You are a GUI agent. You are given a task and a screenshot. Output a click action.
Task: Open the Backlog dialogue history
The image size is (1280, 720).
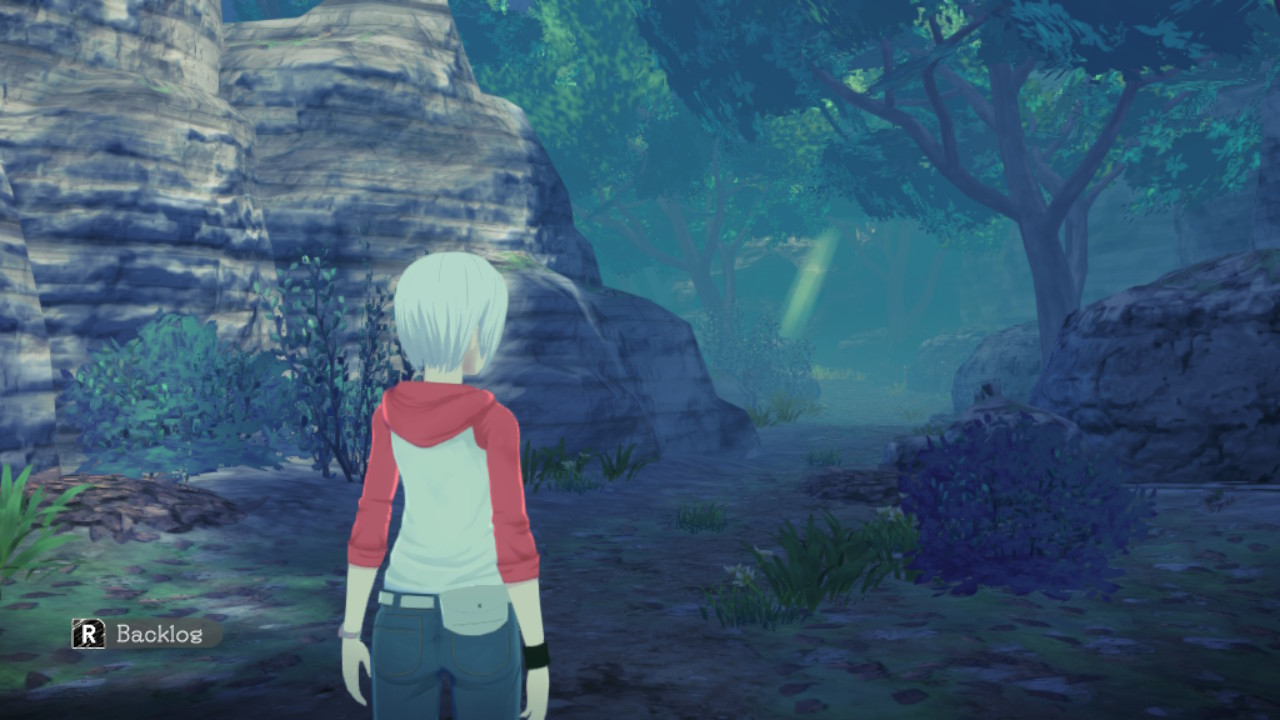point(146,633)
